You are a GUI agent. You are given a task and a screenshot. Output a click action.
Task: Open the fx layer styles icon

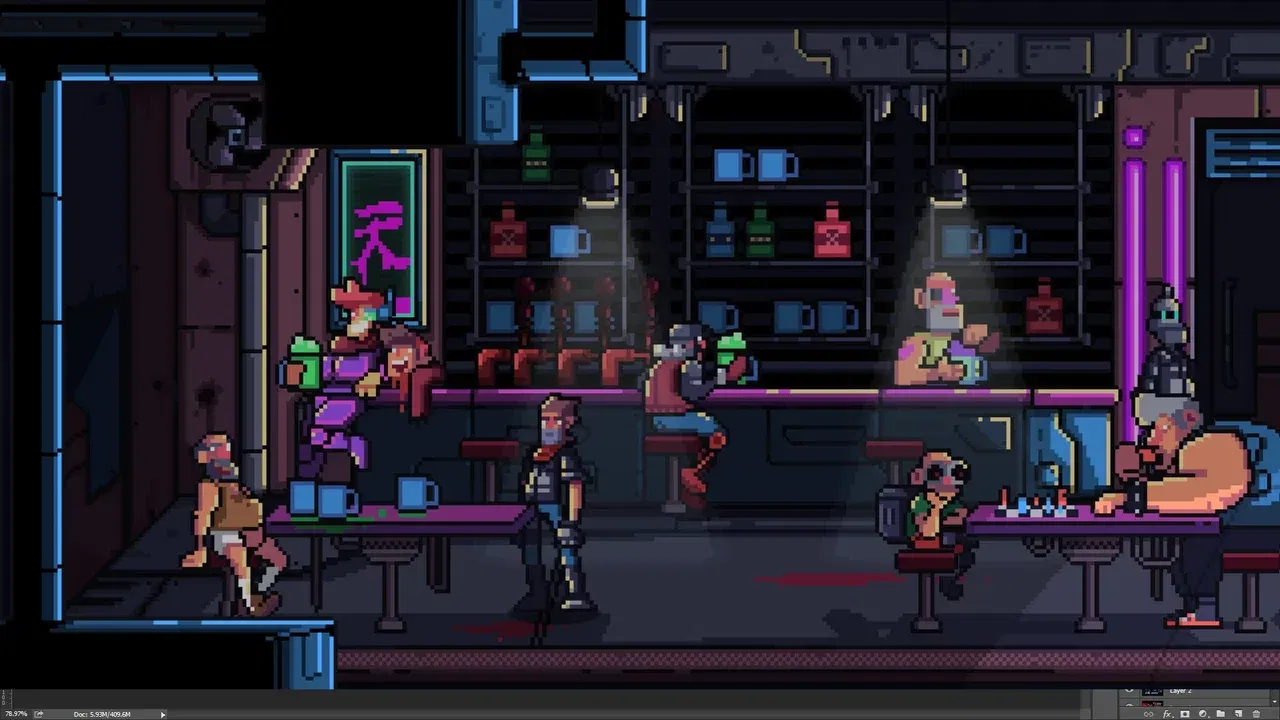(1166, 714)
